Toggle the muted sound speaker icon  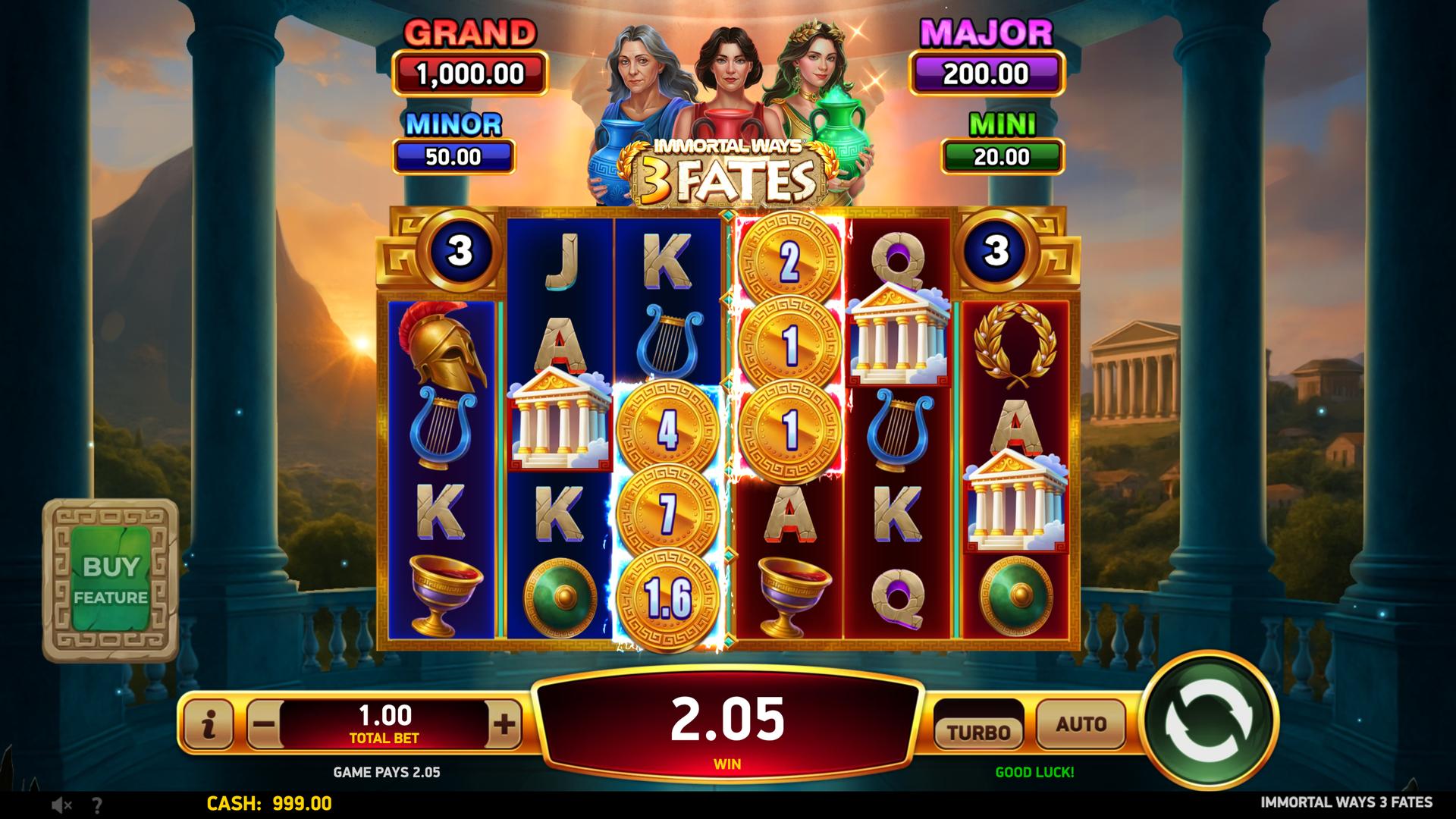point(61,805)
